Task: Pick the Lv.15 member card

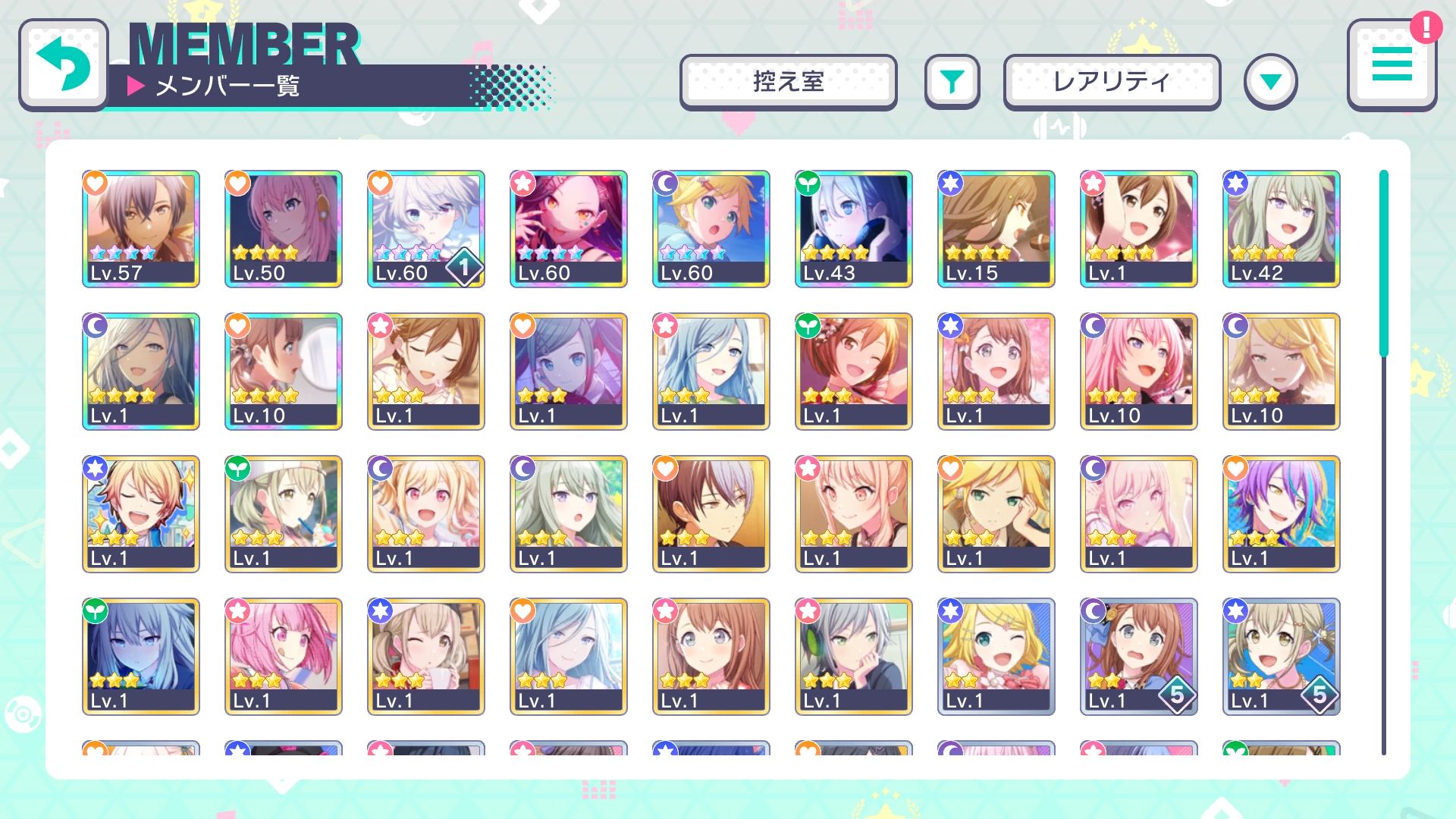Action: 996,229
